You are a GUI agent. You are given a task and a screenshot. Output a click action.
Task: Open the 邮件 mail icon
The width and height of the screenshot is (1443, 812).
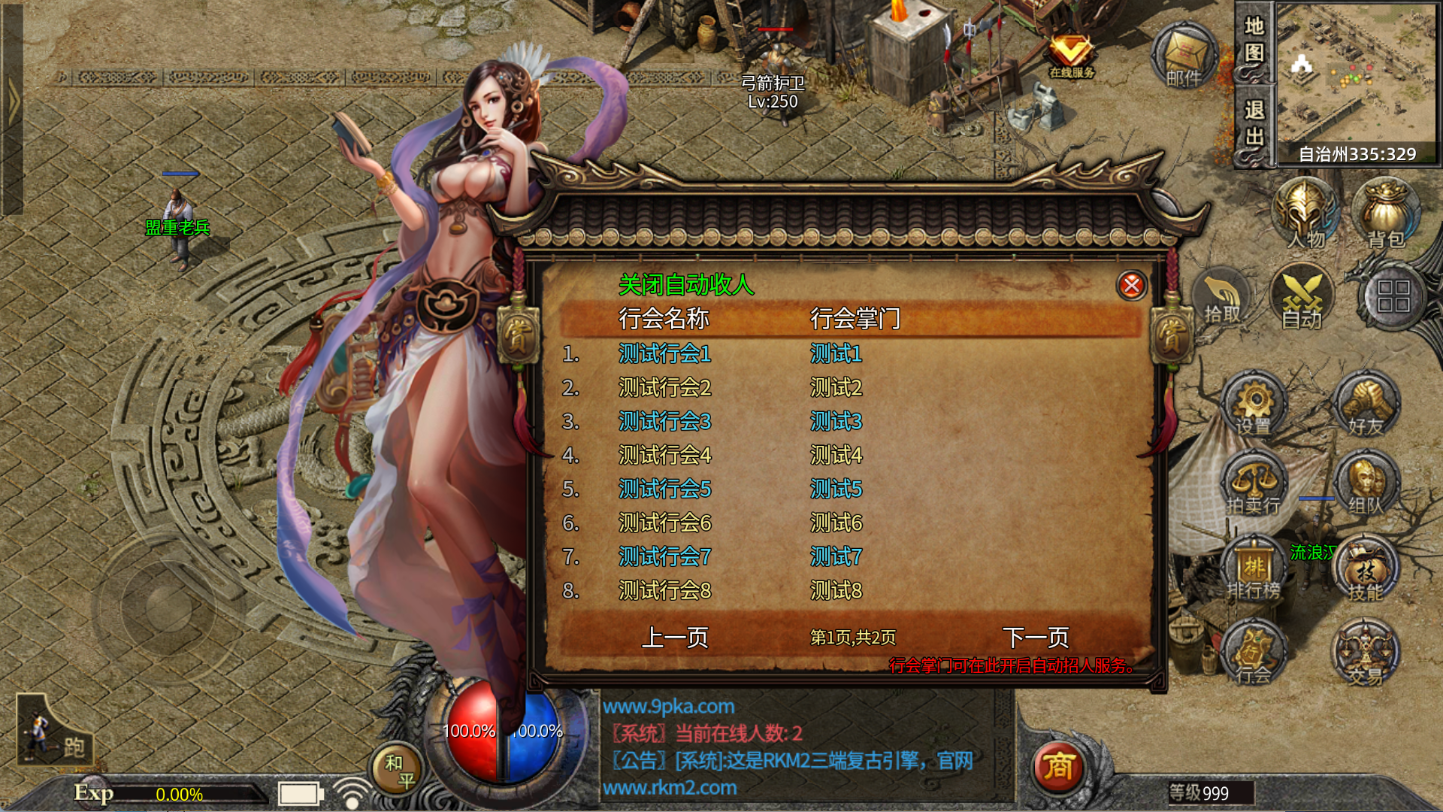(x=1183, y=55)
